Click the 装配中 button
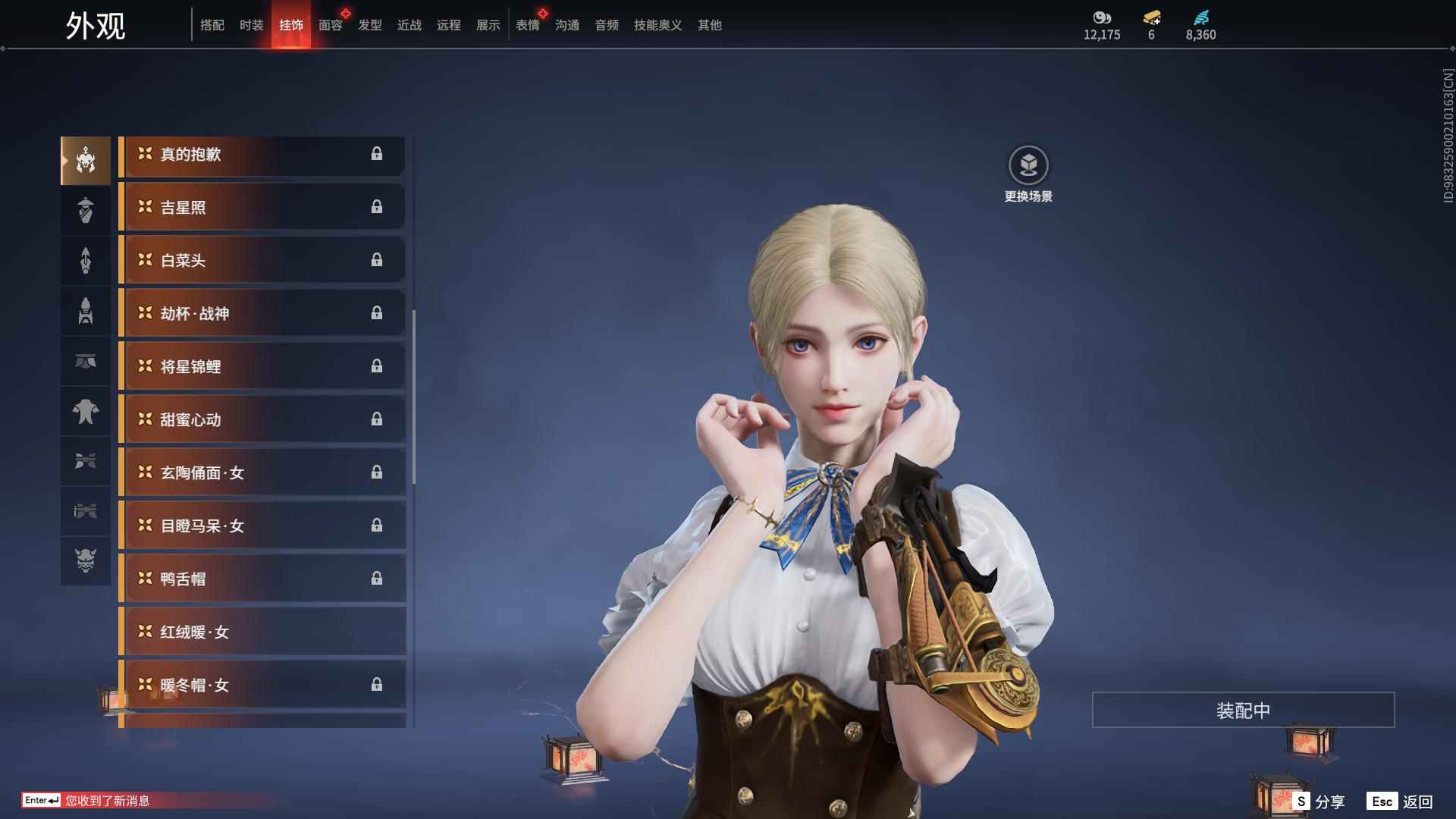This screenshot has height=819, width=1456. click(x=1243, y=711)
